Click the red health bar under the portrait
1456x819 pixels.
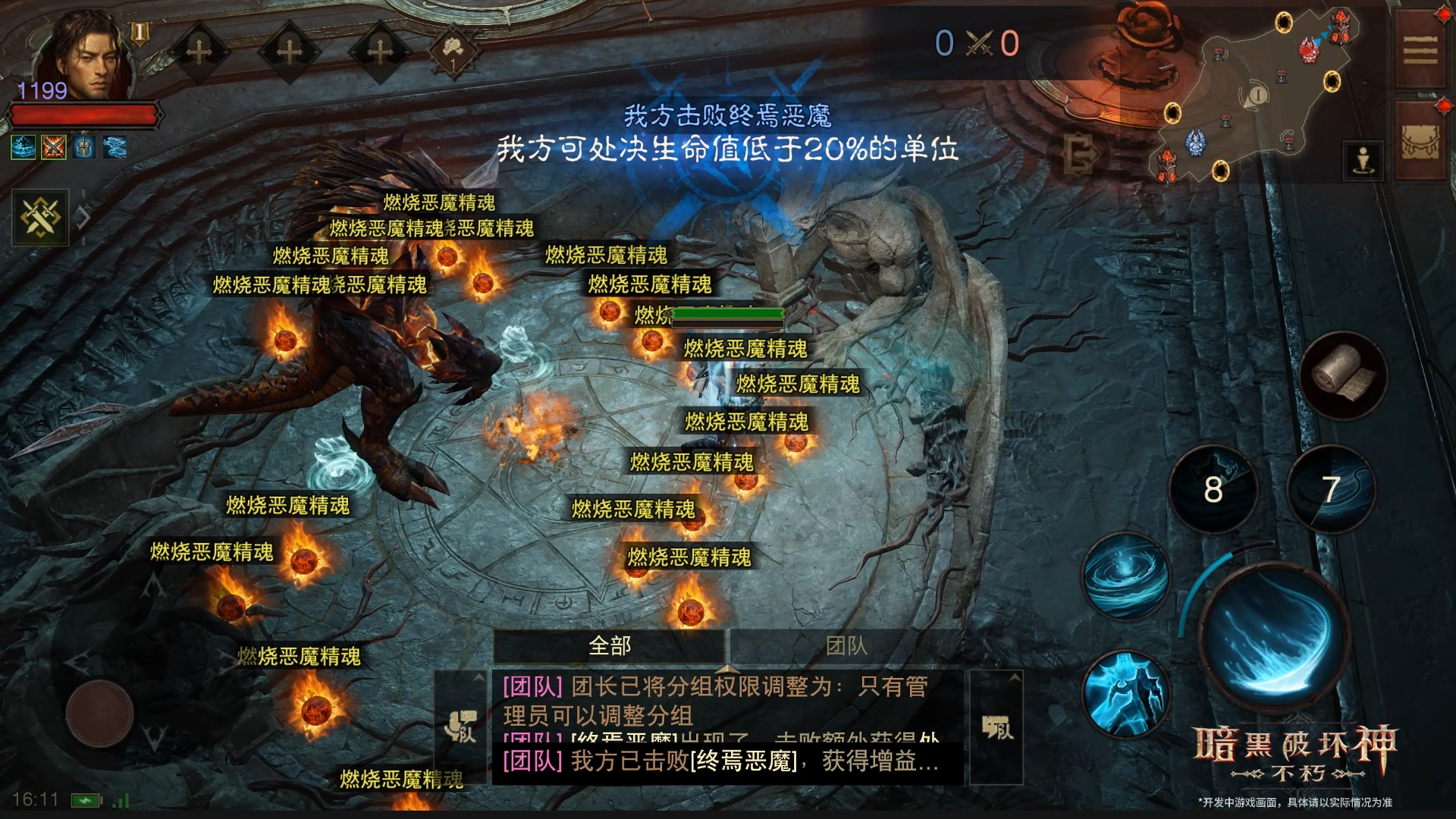83,115
